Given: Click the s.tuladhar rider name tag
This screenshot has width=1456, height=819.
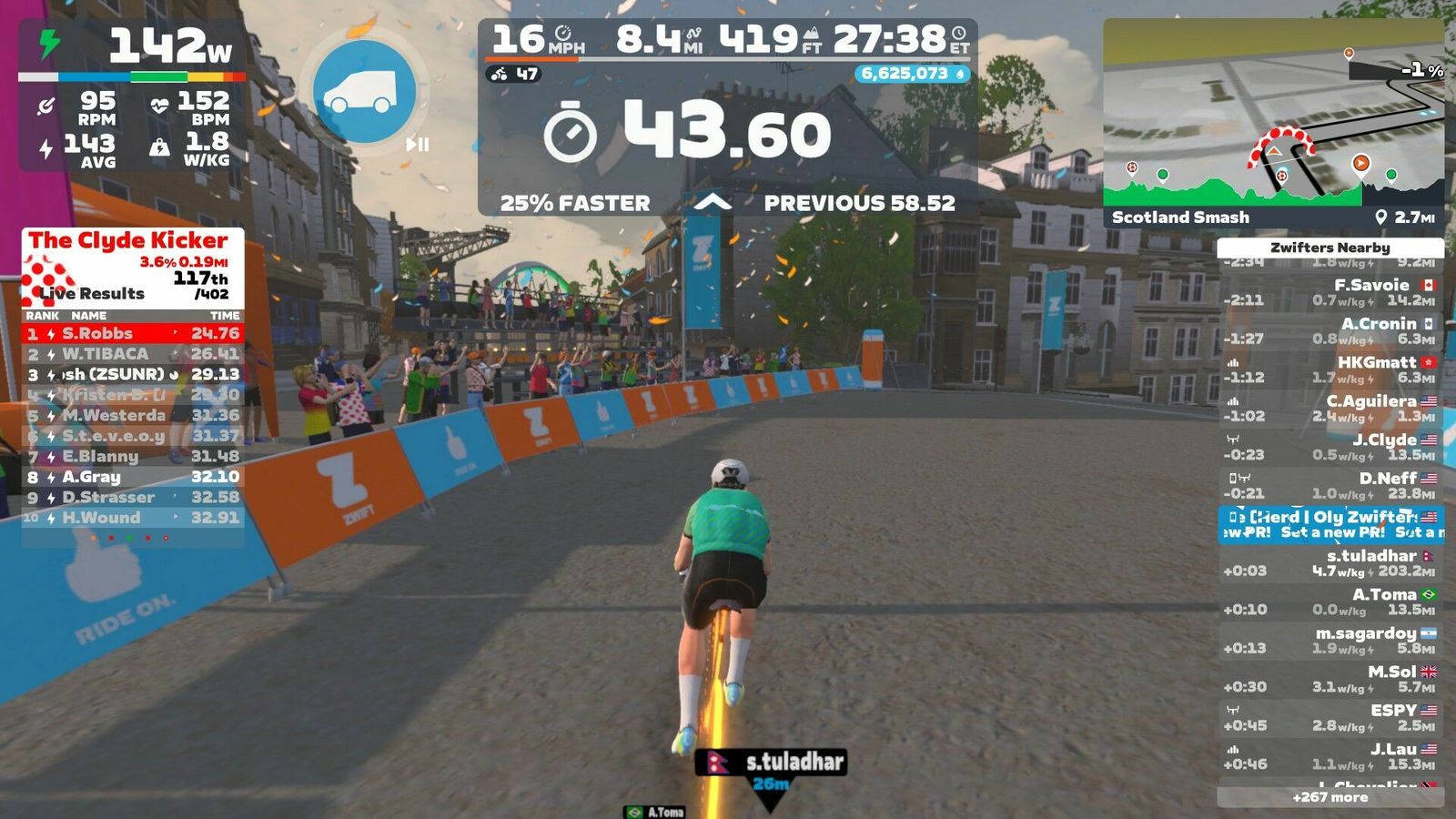Looking at the screenshot, I should pos(772,762).
